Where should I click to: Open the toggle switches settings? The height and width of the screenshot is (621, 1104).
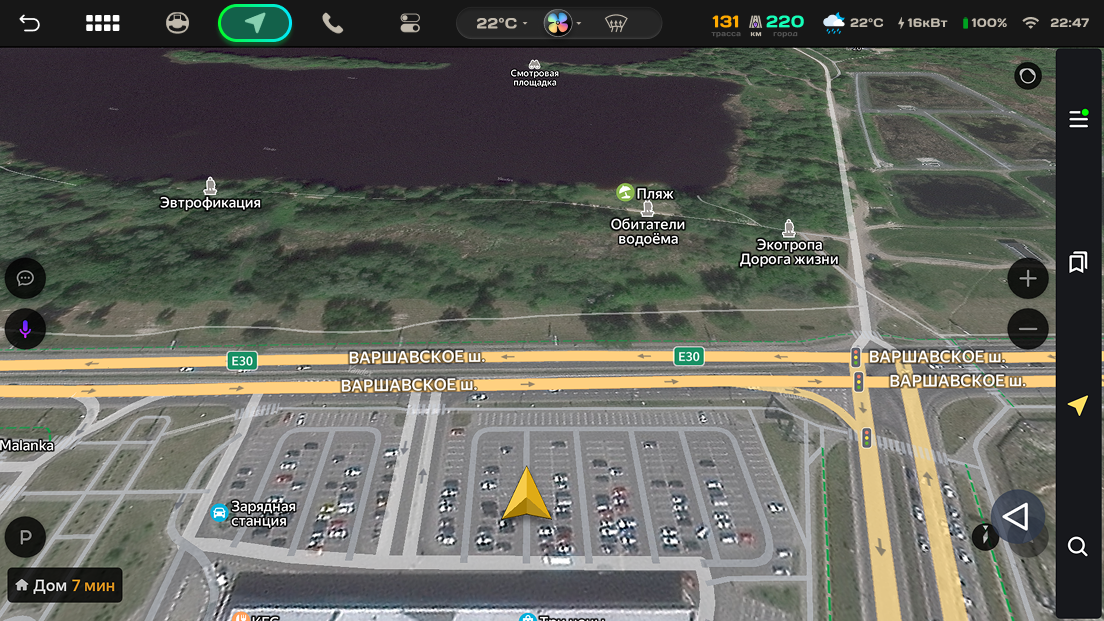(x=410, y=23)
